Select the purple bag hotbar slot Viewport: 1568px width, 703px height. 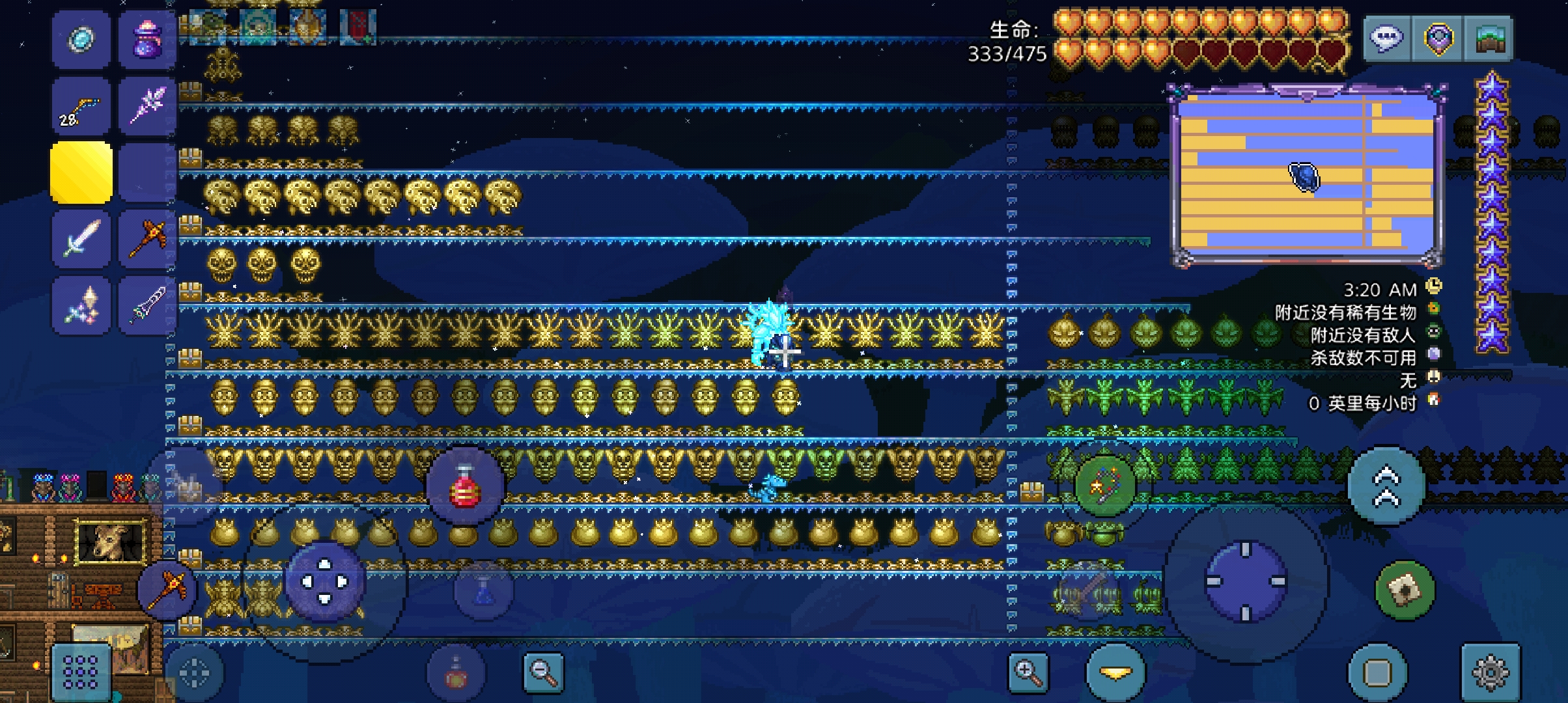(147, 40)
